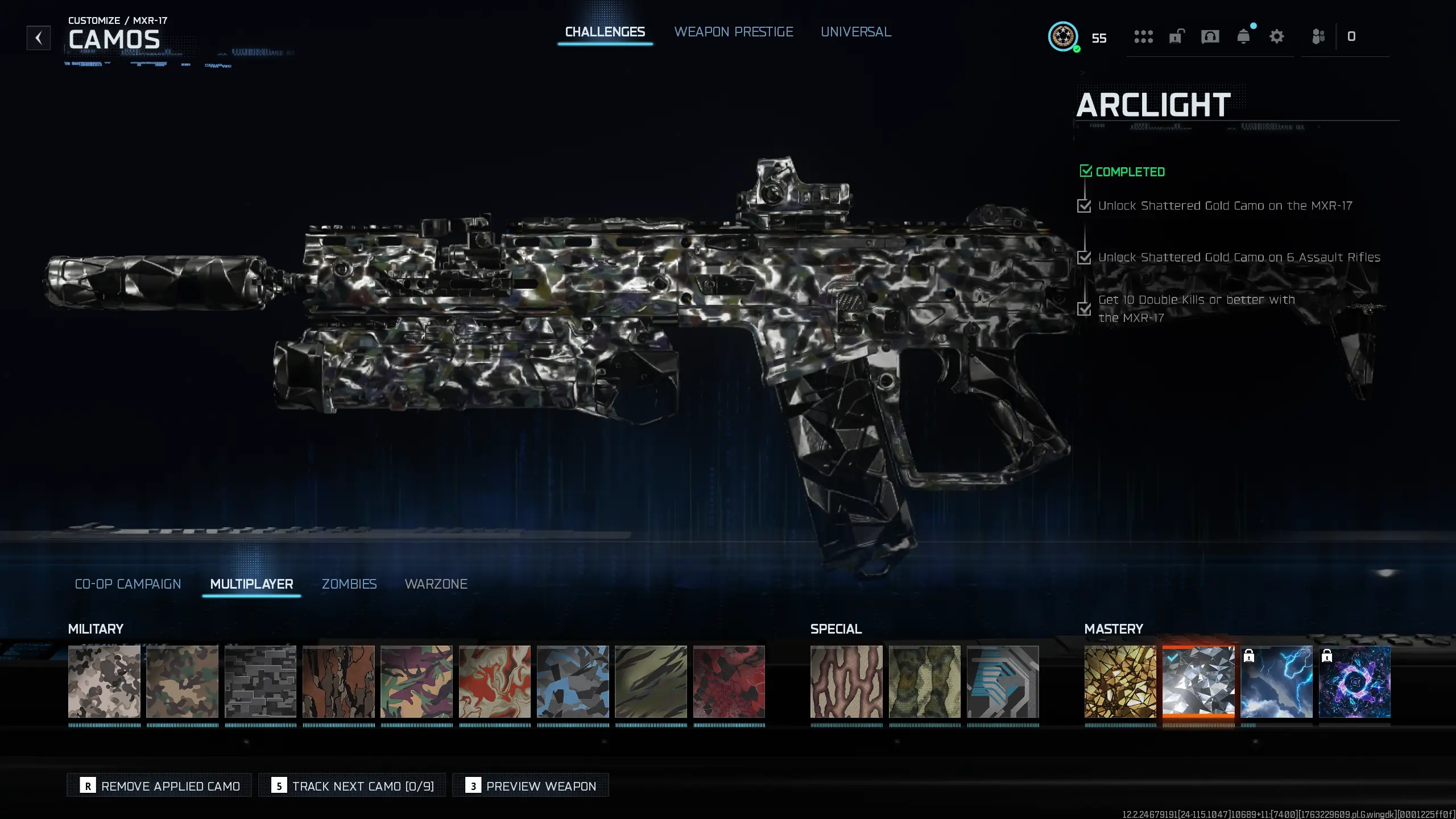Select the gold shattered Mastery camo thumbnail
Image resolution: width=1456 pixels, height=819 pixels.
pyautogui.click(x=1122, y=681)
